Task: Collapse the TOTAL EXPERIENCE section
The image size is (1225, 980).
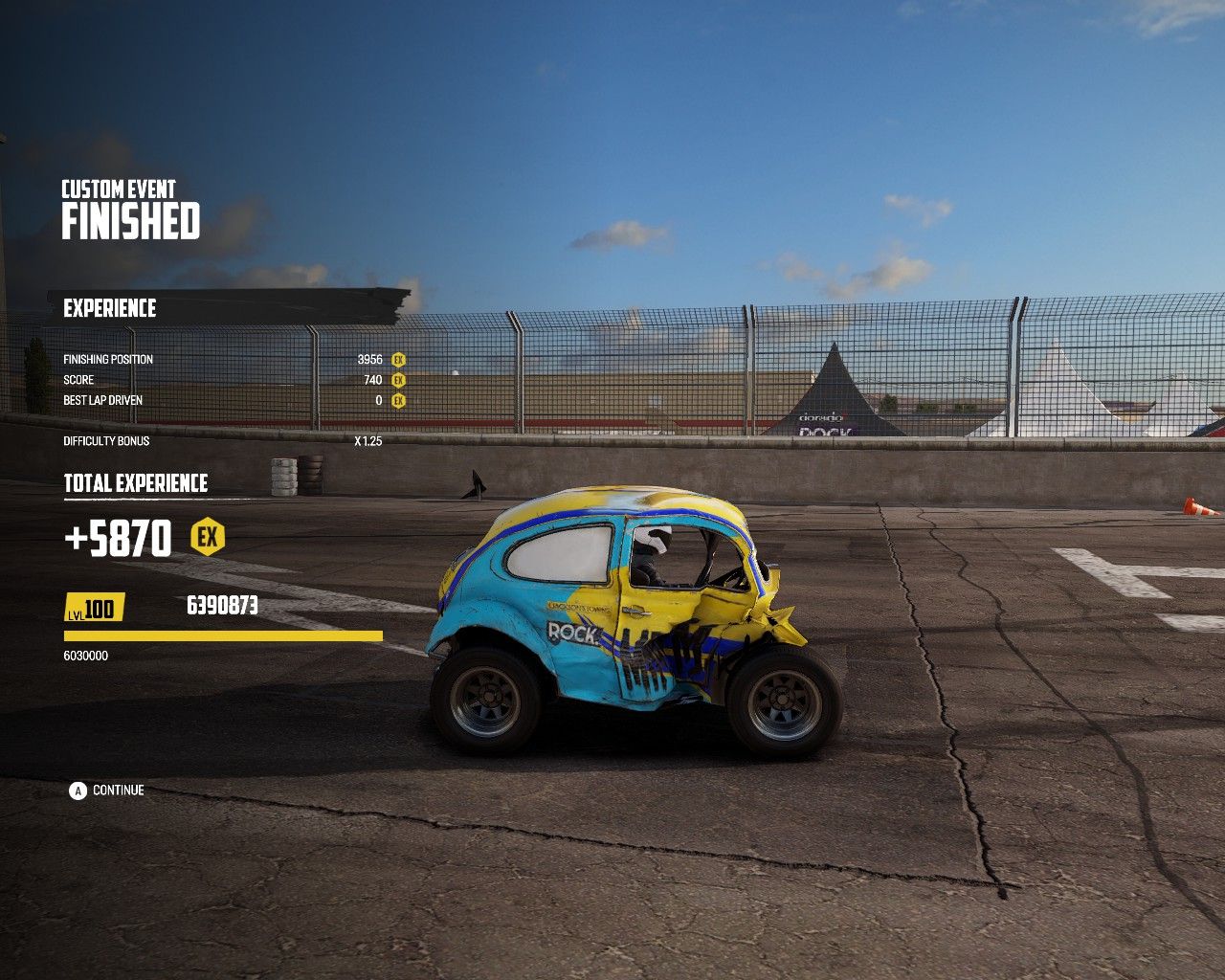Action: 137,483
